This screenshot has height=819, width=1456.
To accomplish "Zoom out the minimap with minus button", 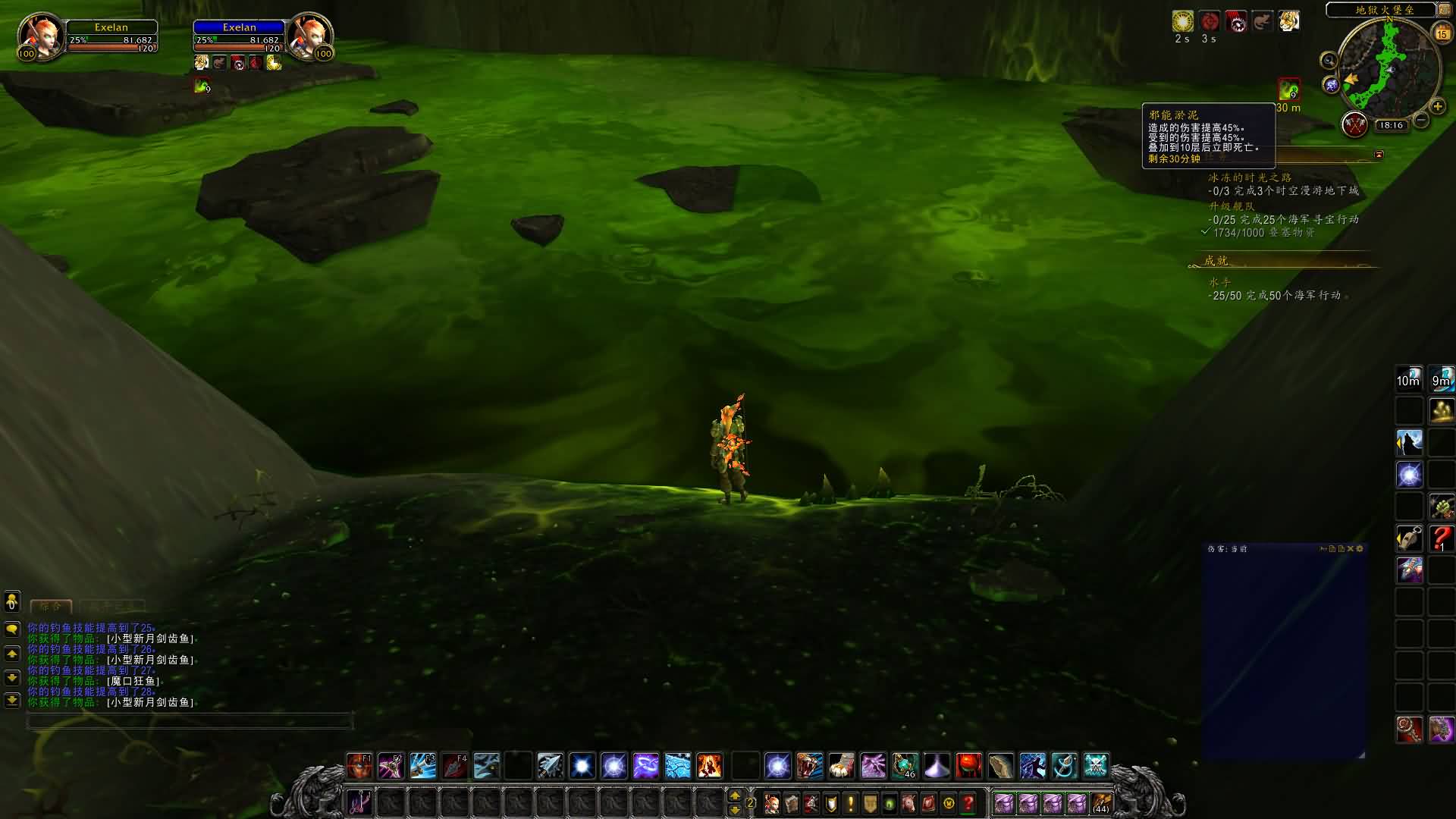I will click(x=1421, y=120).
